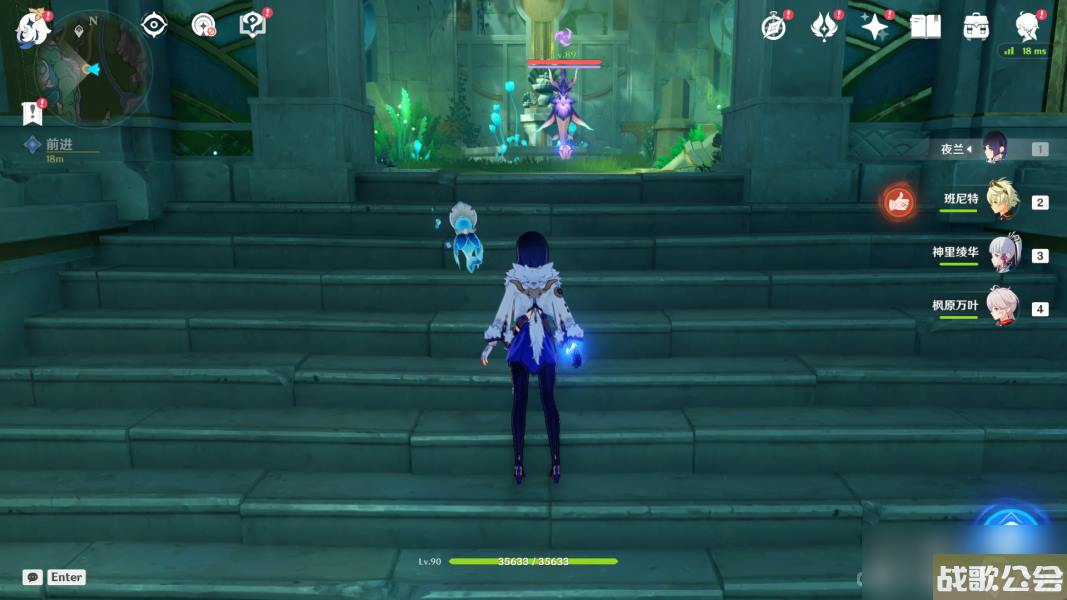Open the tutorial book with question mark
Viewport: 1067px width, 600px height.
point(253,25)
